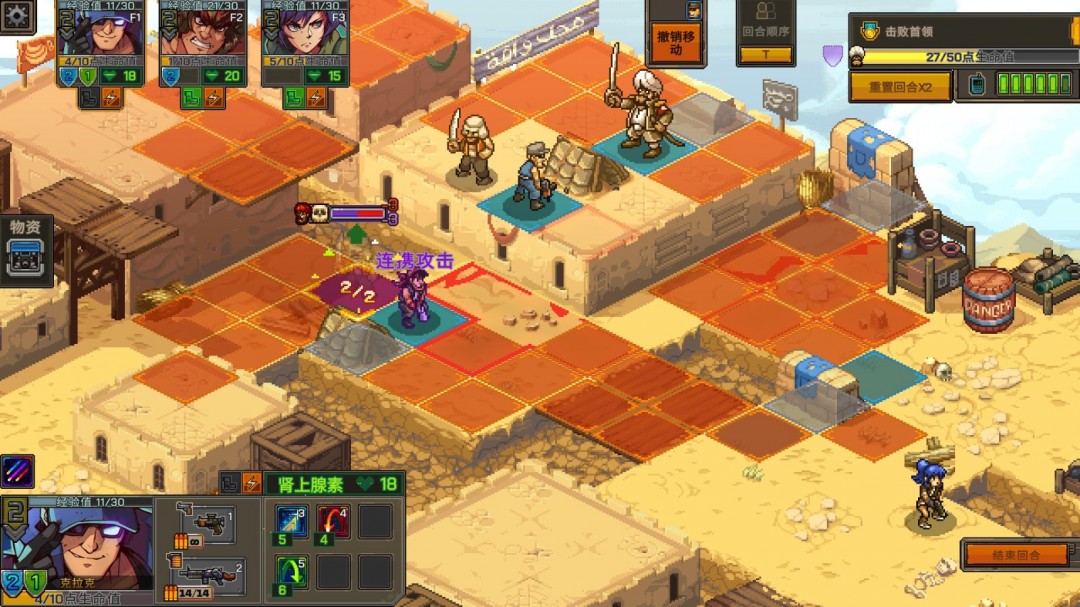Activate the blue arrow skill costing 5

[291, 522]
